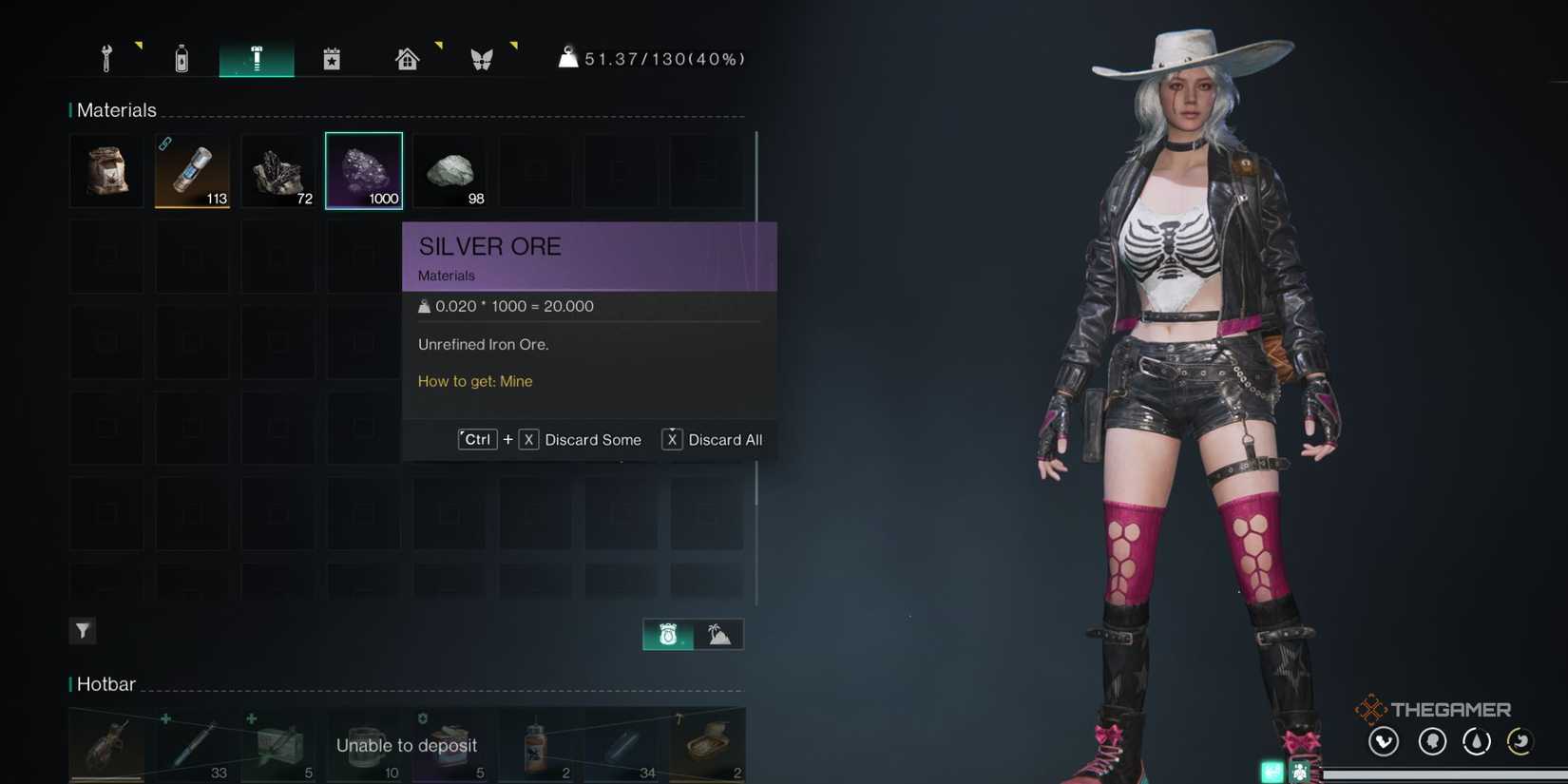Select the white stone item stack of 98
Screen dimensions: 1568x784
pyautogui.click(x=449, y=169)
